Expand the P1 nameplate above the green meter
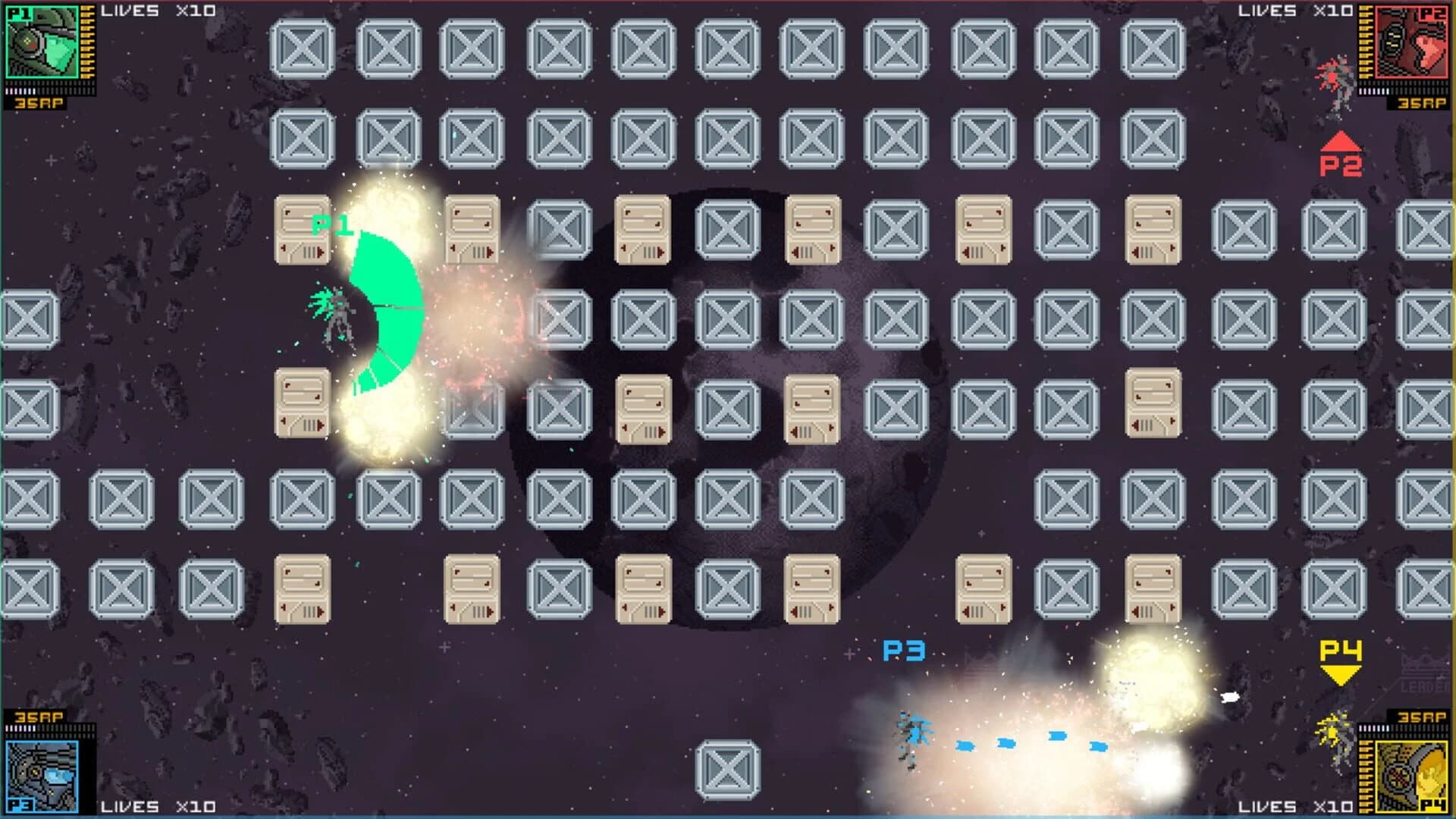The width and height of the screenshot is (1456, 819). (332, 224)
